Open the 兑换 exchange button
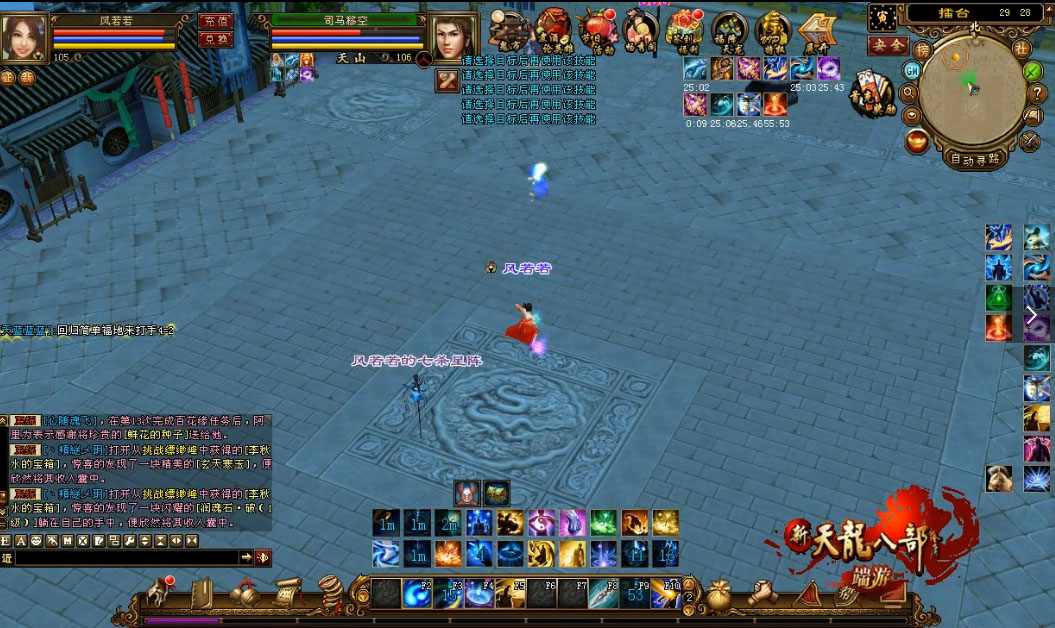 point(215,39)
